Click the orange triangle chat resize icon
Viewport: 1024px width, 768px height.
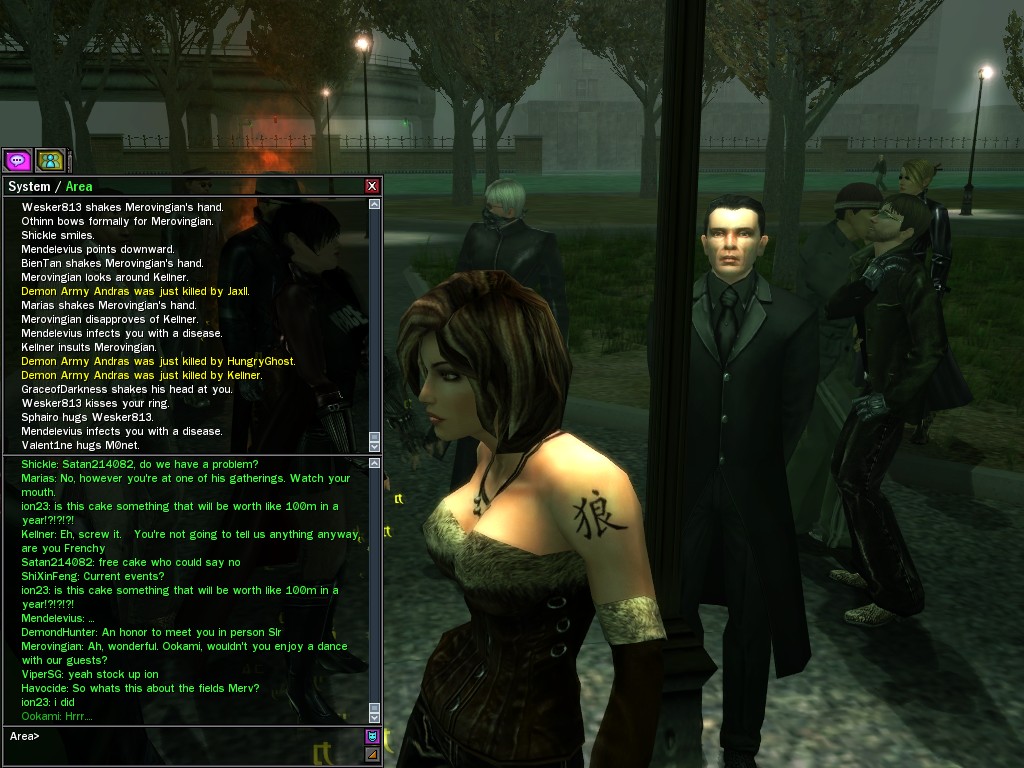pos(372,754)
